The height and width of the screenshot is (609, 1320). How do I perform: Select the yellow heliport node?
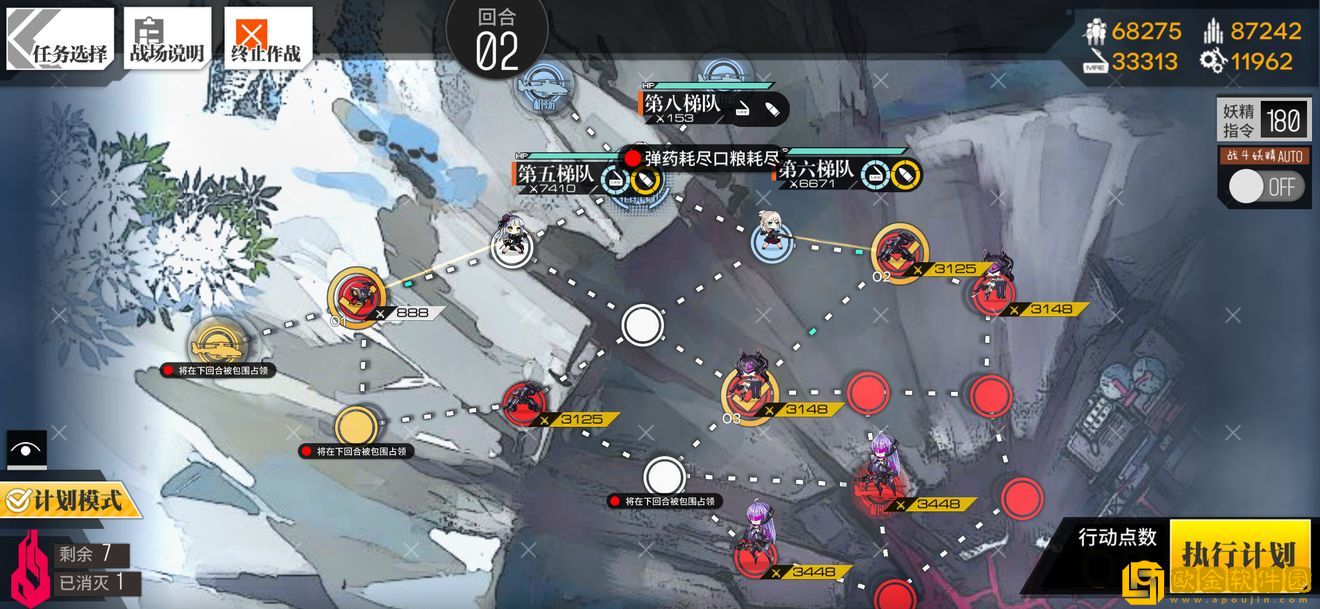click(x=219, y=344)
